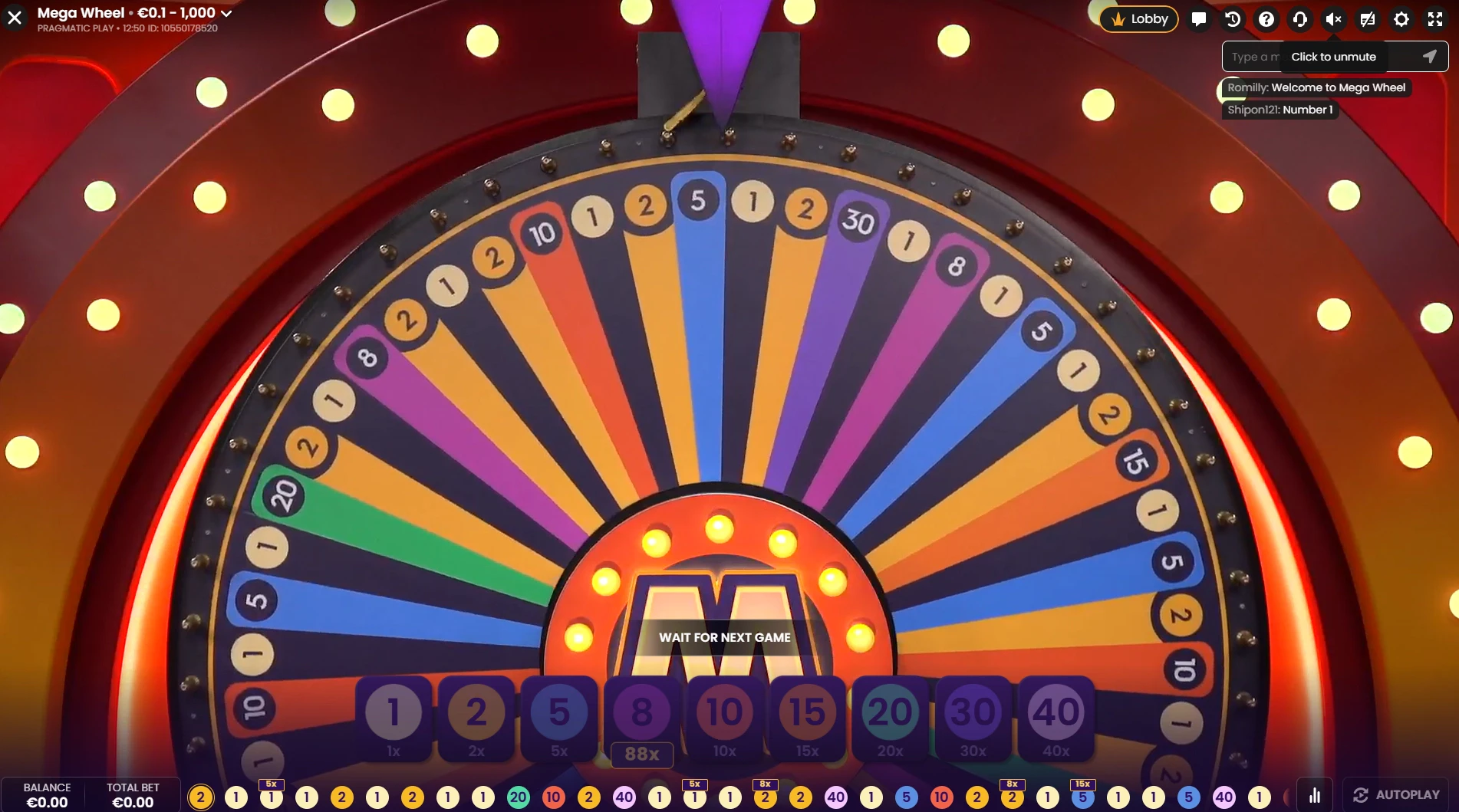Toggle the chat visibility icon
This screenshot has width=1459, height=812.
pos(1368,19)
